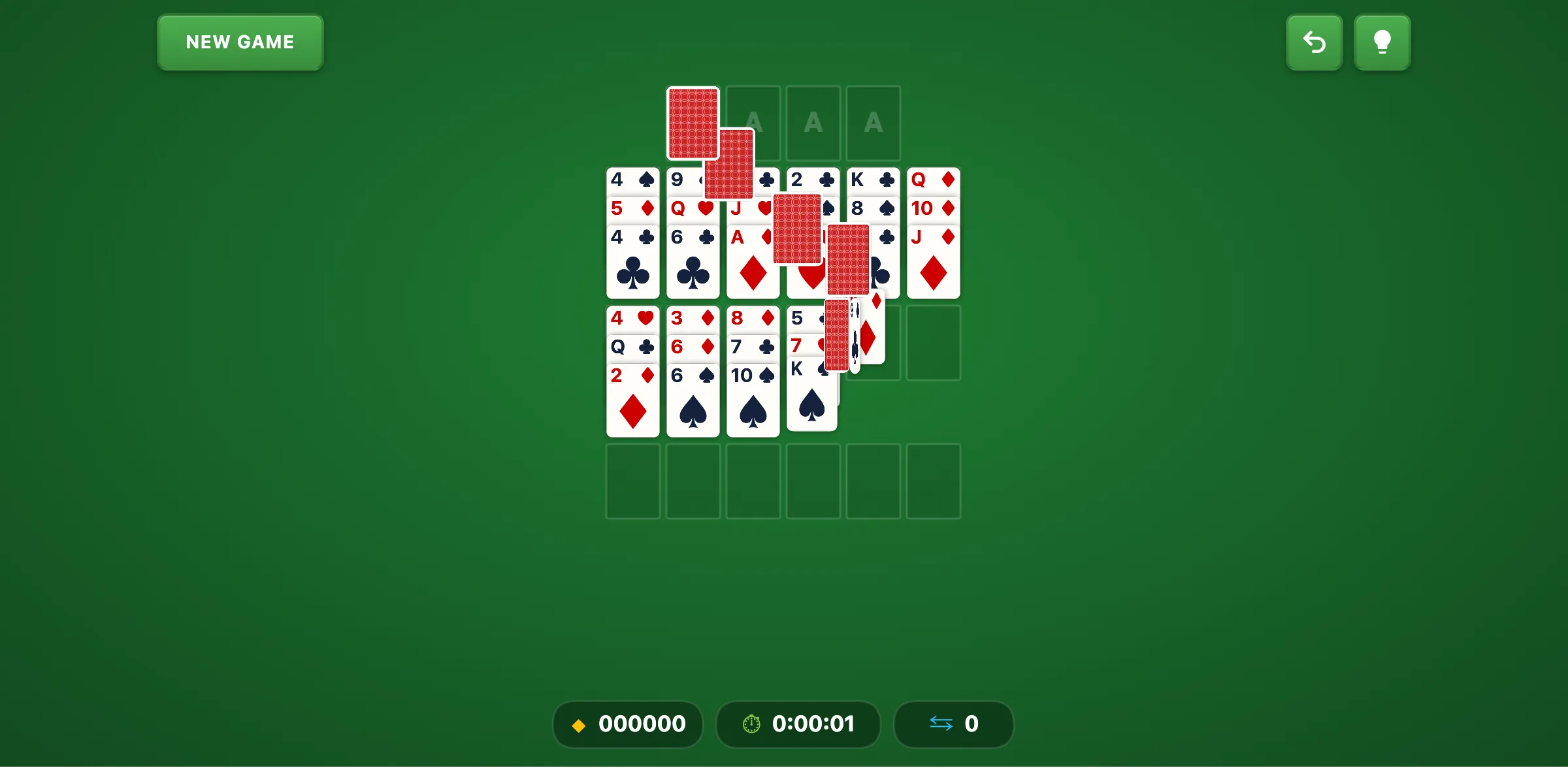Select the Ace of Diamonds
Screen dimensions: 1568x768
[737, 236]
